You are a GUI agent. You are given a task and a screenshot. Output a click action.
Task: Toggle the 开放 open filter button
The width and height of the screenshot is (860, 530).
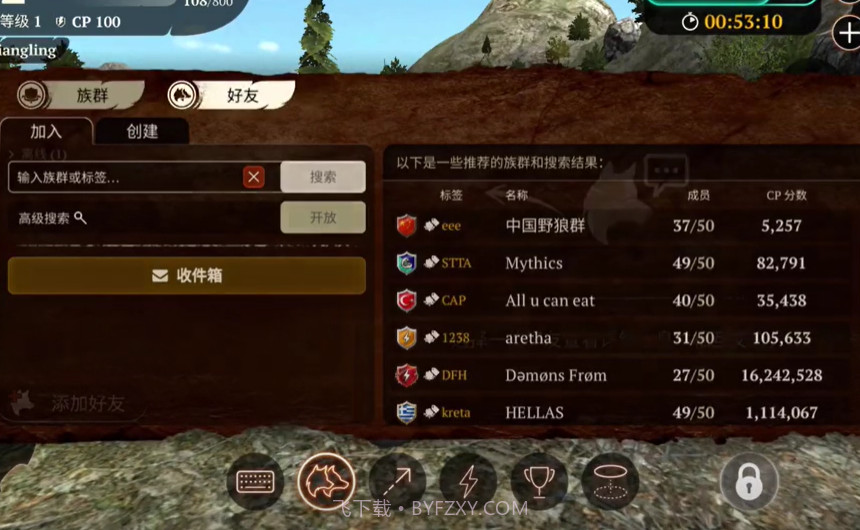tap(322, 217)
